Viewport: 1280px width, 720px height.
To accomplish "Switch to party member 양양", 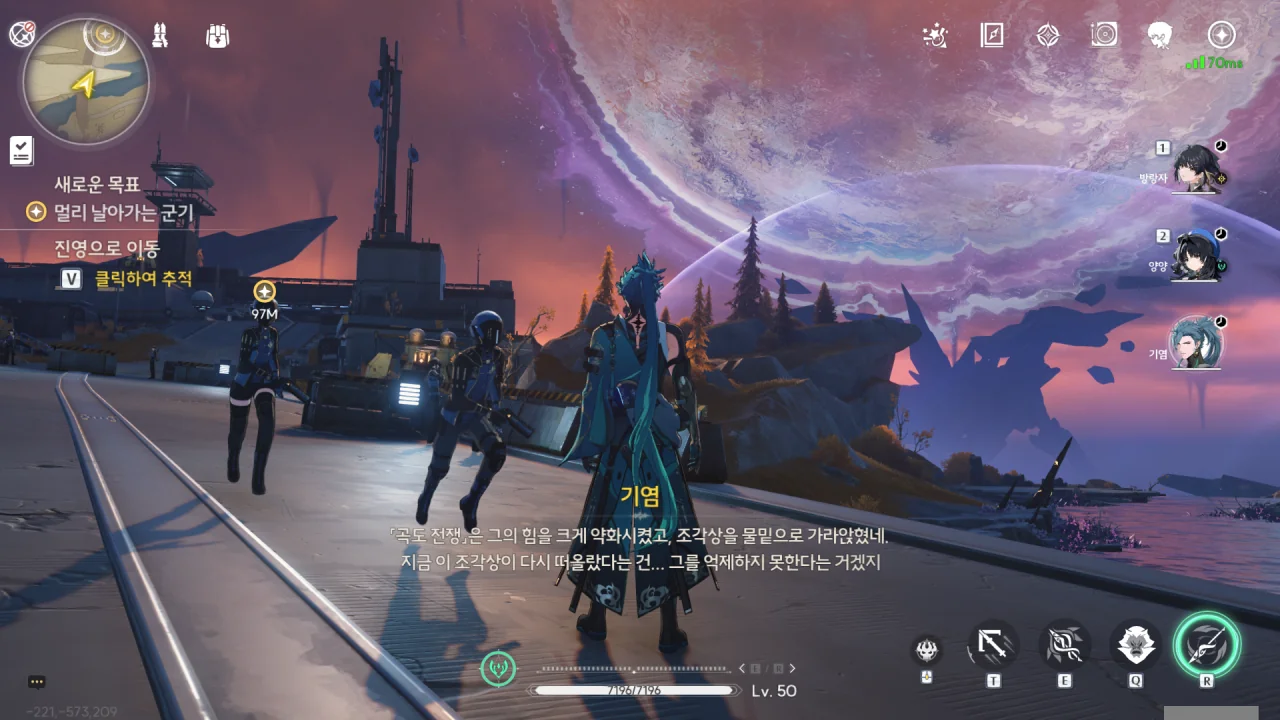I will click(1196, 255).
